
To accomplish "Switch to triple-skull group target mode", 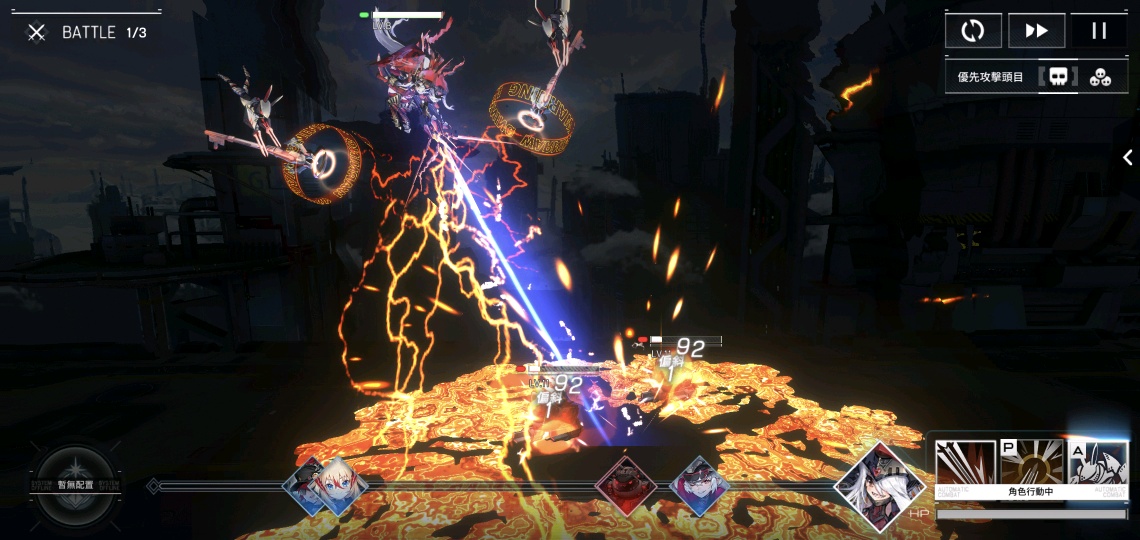I will pyautogui.click(x=1100, y=77).
